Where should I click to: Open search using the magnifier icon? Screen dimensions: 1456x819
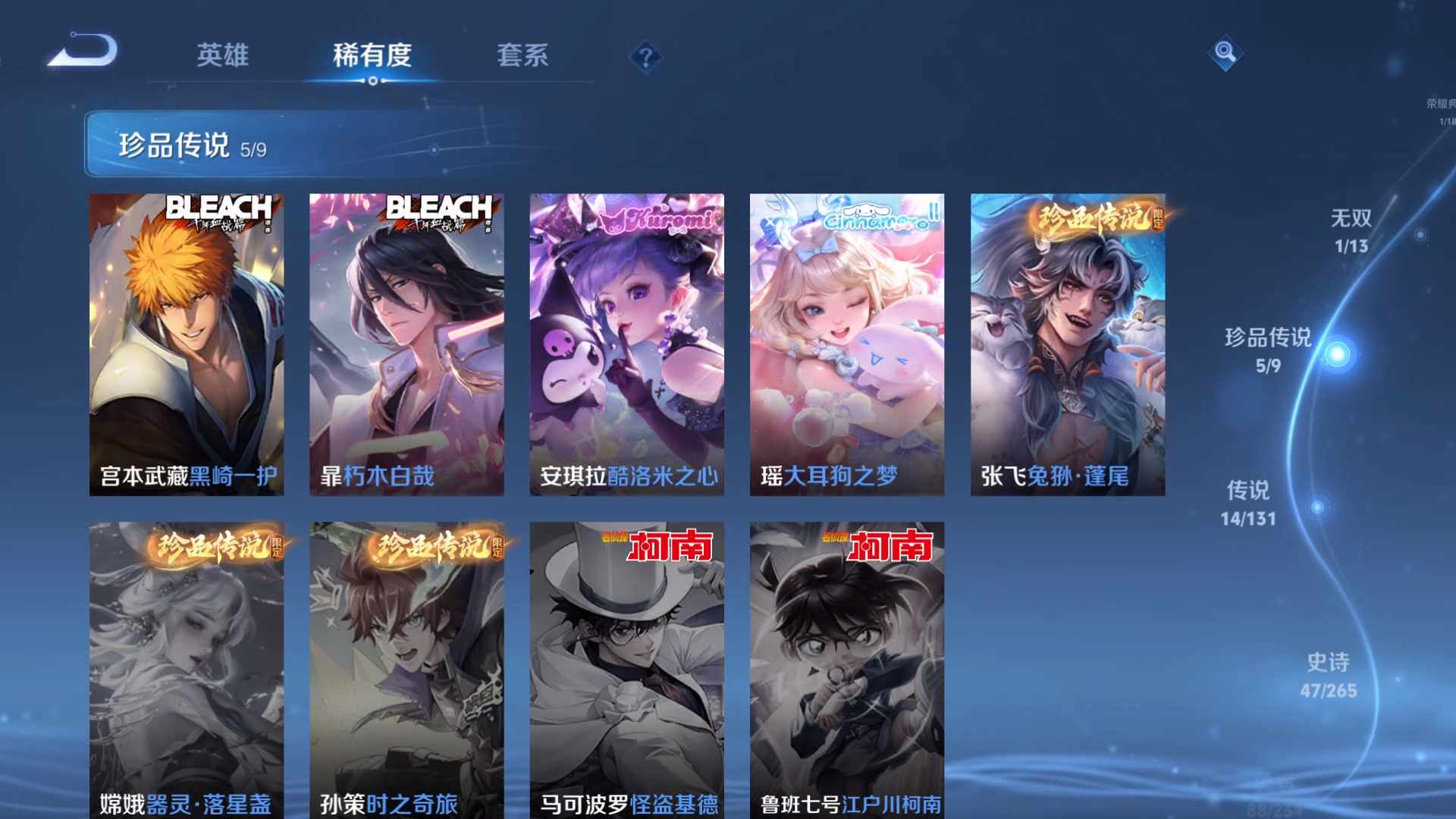1225,53
